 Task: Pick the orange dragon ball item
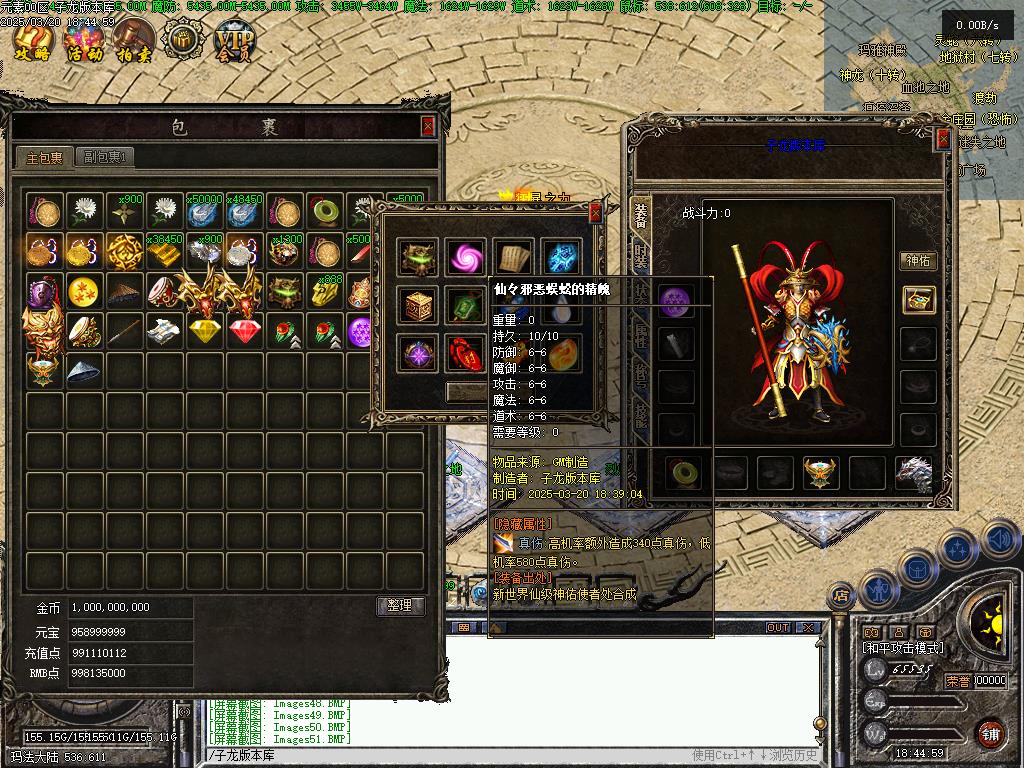click(x=85, y=291)
